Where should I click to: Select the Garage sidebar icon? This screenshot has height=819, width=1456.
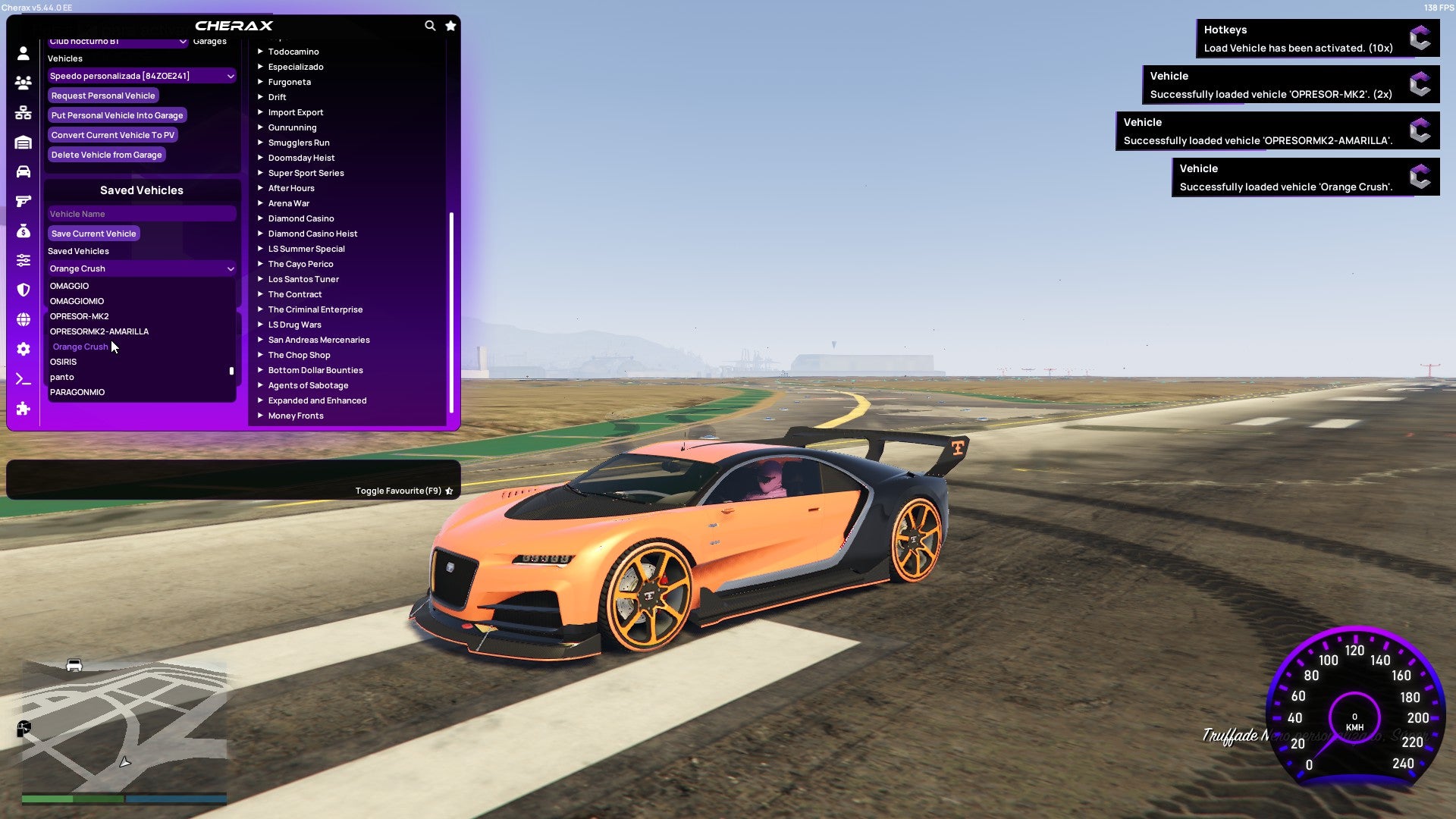pyautogui.click(x=23, y=142)
